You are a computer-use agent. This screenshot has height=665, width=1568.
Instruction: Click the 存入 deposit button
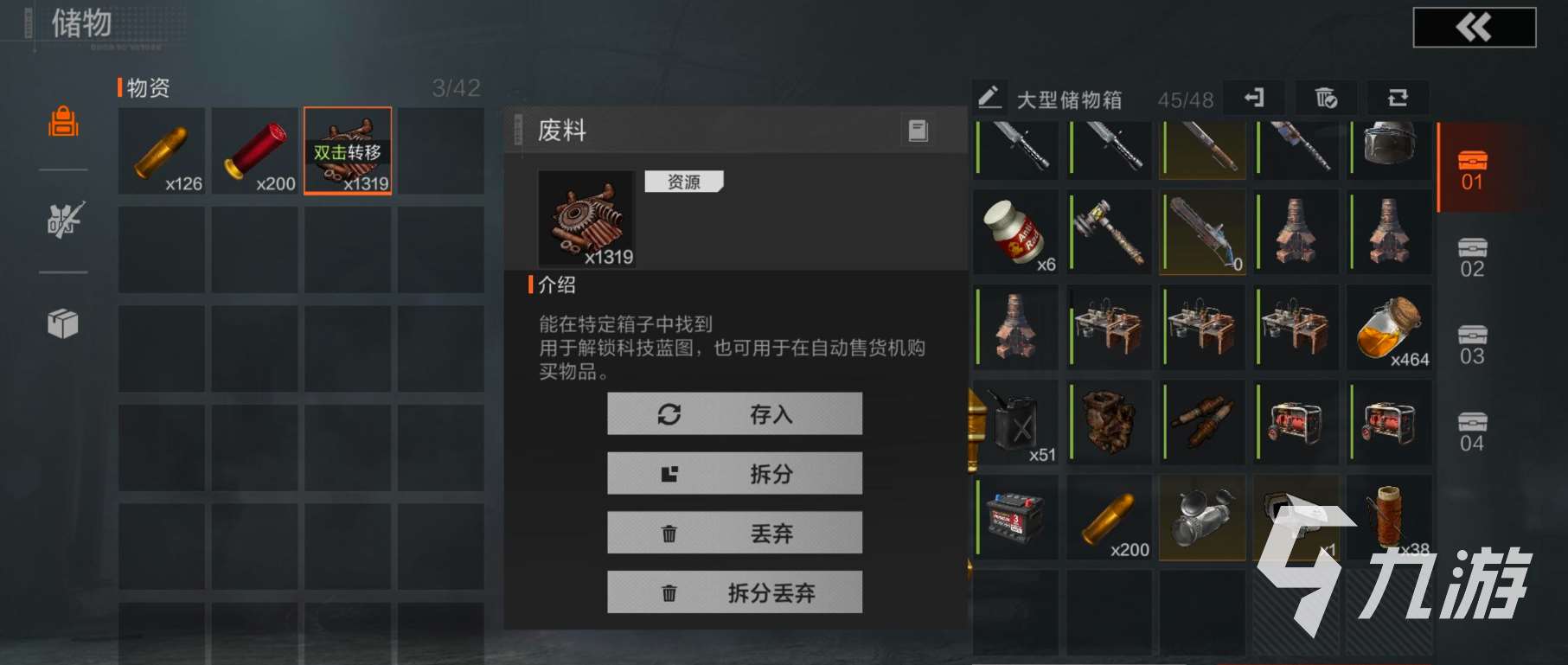click(734, 414)
